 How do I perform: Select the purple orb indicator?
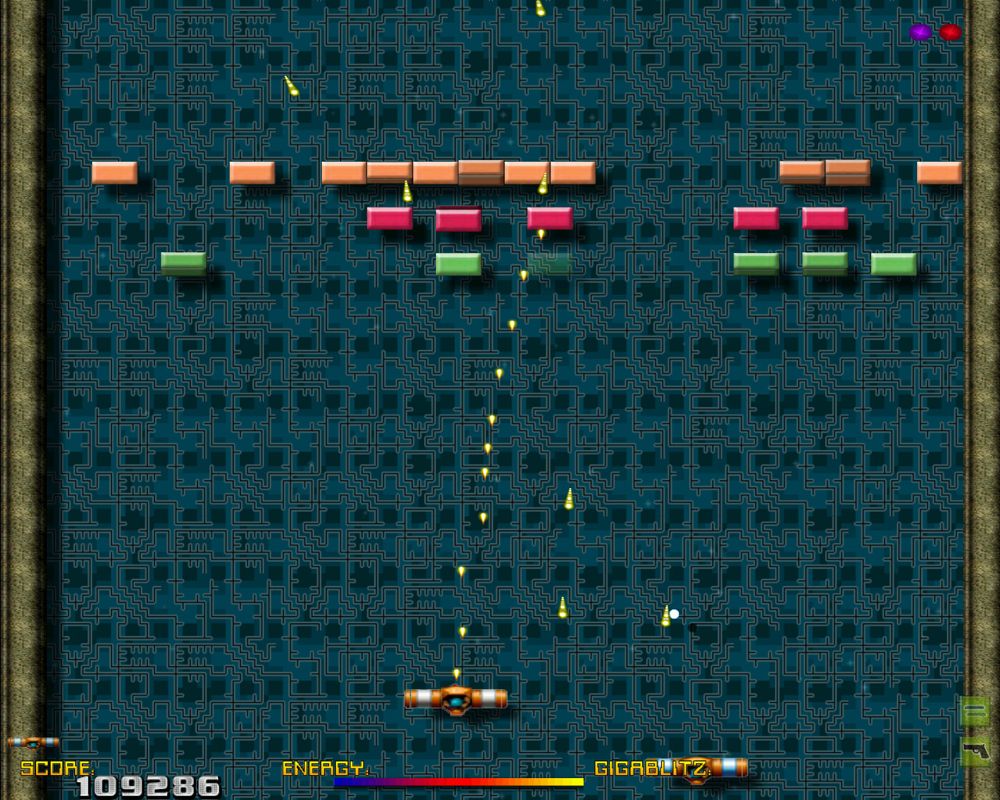(920, 32)
